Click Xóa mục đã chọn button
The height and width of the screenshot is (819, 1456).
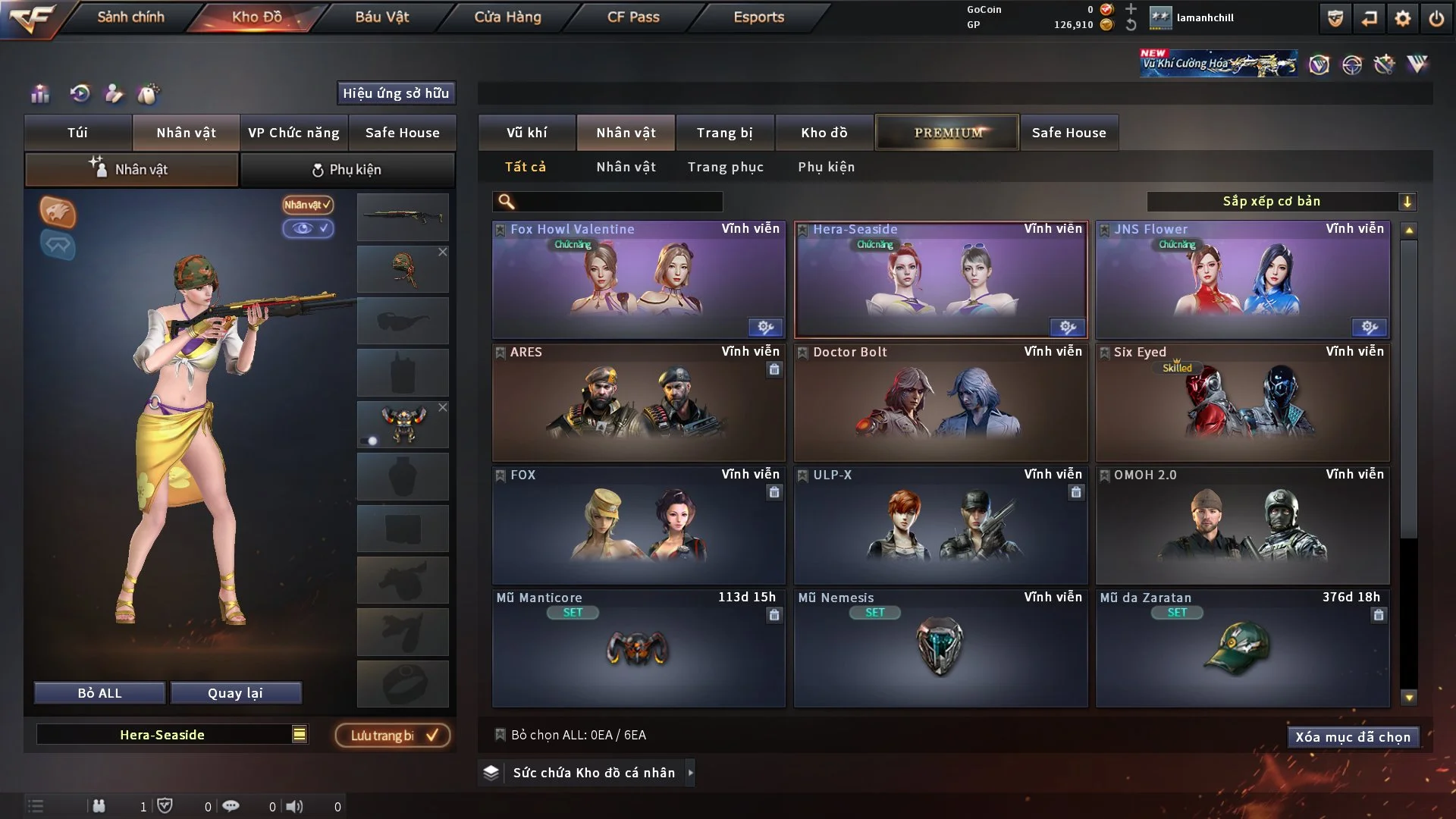[x=1352, y=737]
